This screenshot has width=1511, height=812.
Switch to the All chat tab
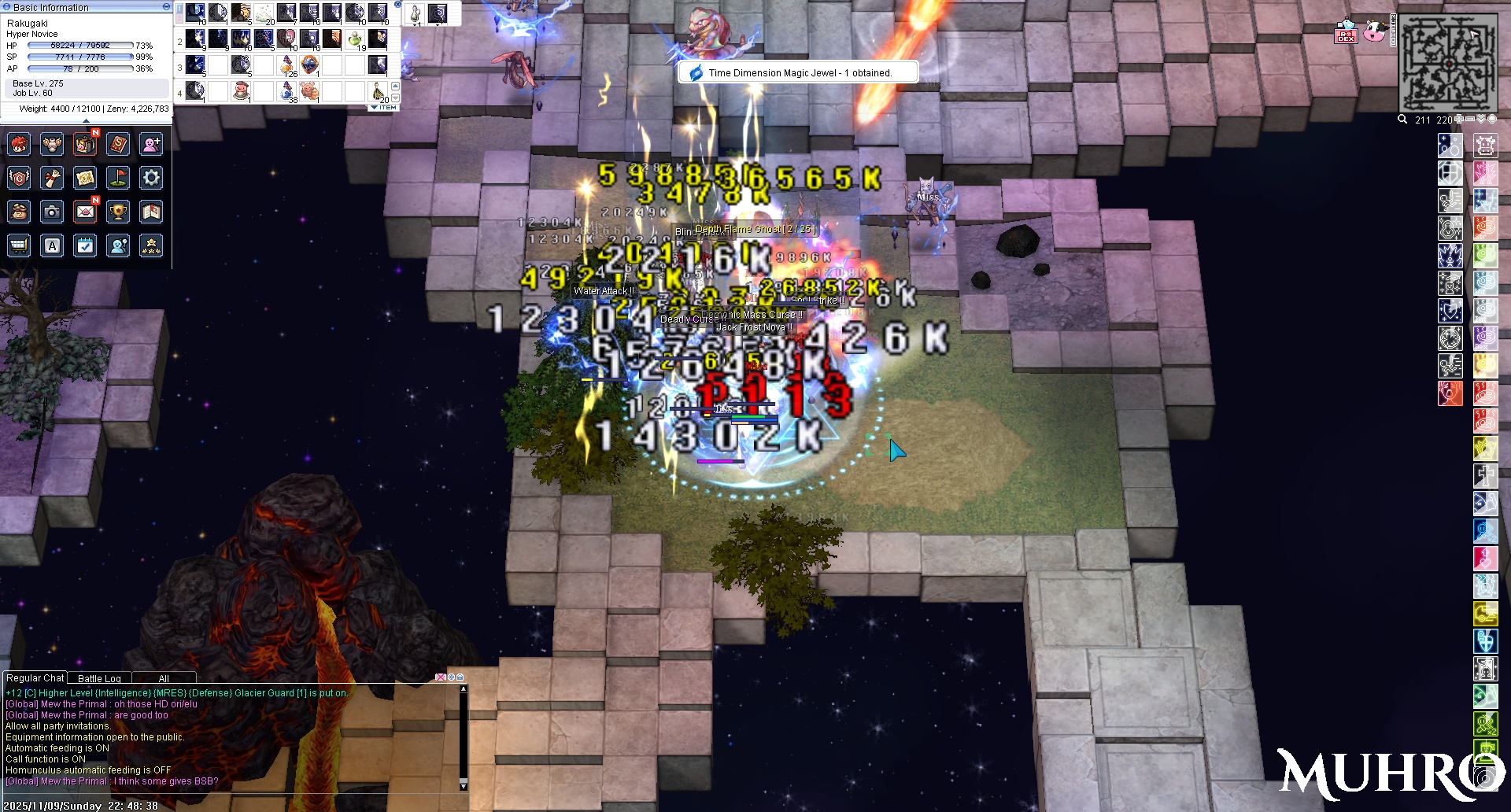coord(164,678)
